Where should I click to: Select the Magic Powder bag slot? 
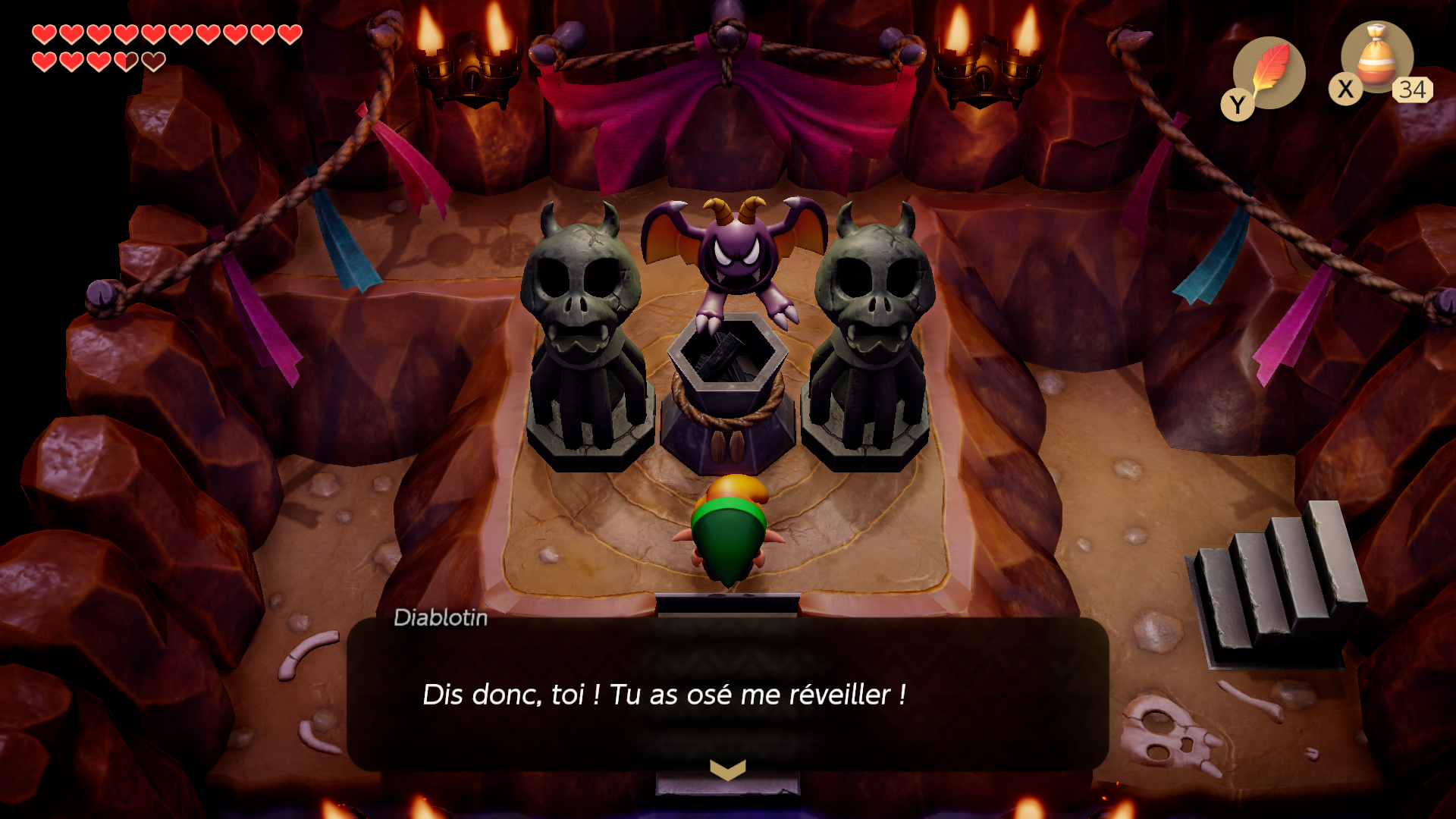[1376, 58]
